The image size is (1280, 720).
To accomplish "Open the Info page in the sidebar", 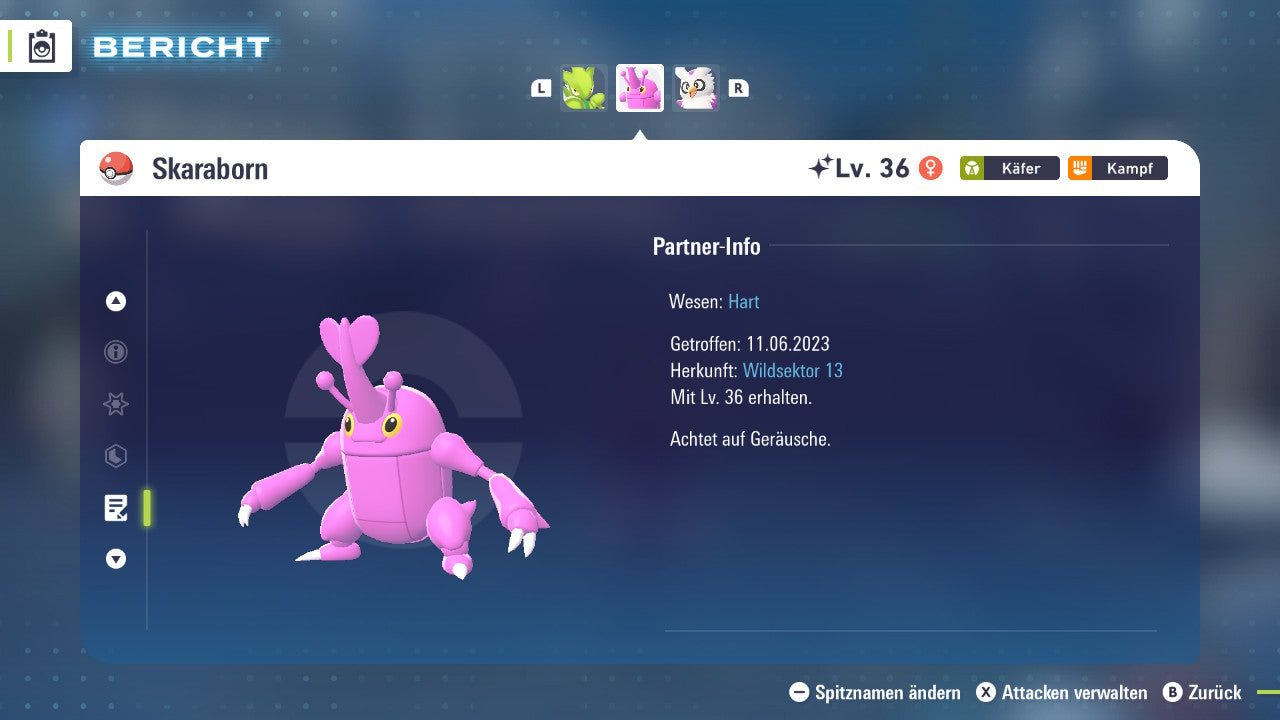I will (115, 352).
